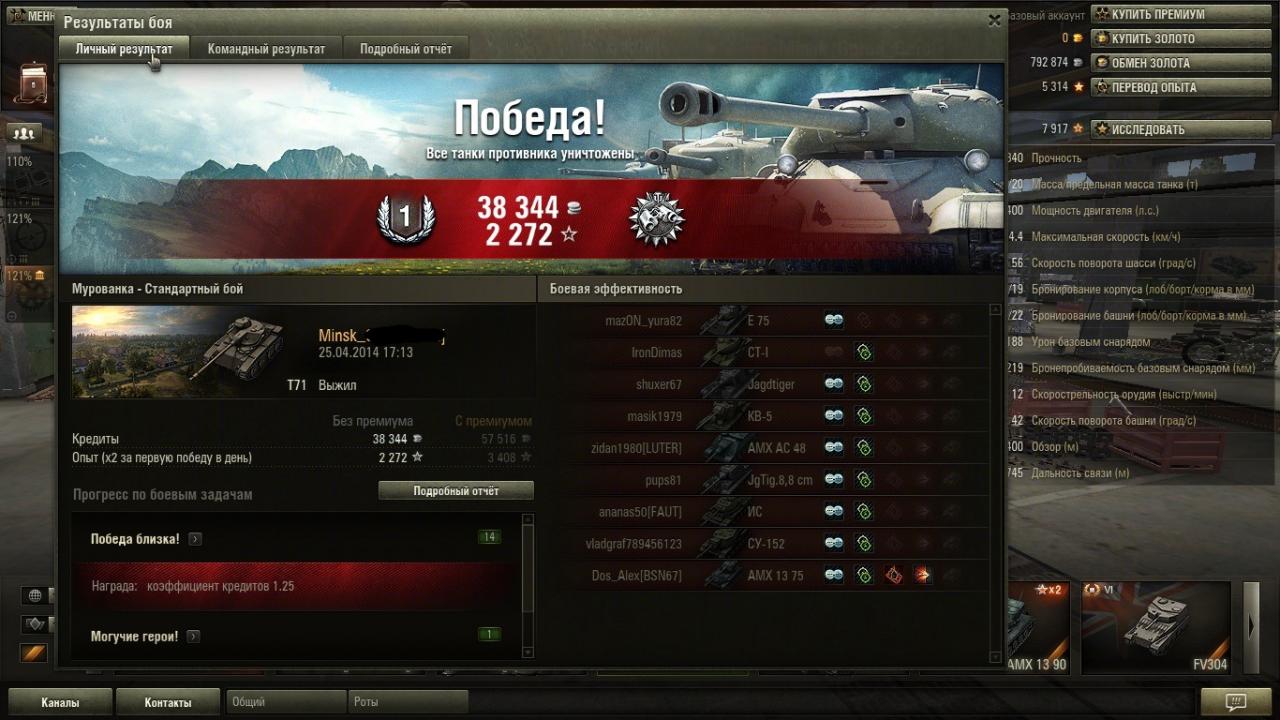Click the Подробный отчёт button under progress
Image resolution: width=1280 pixels, height=720 pixels.
pos(456,491)
